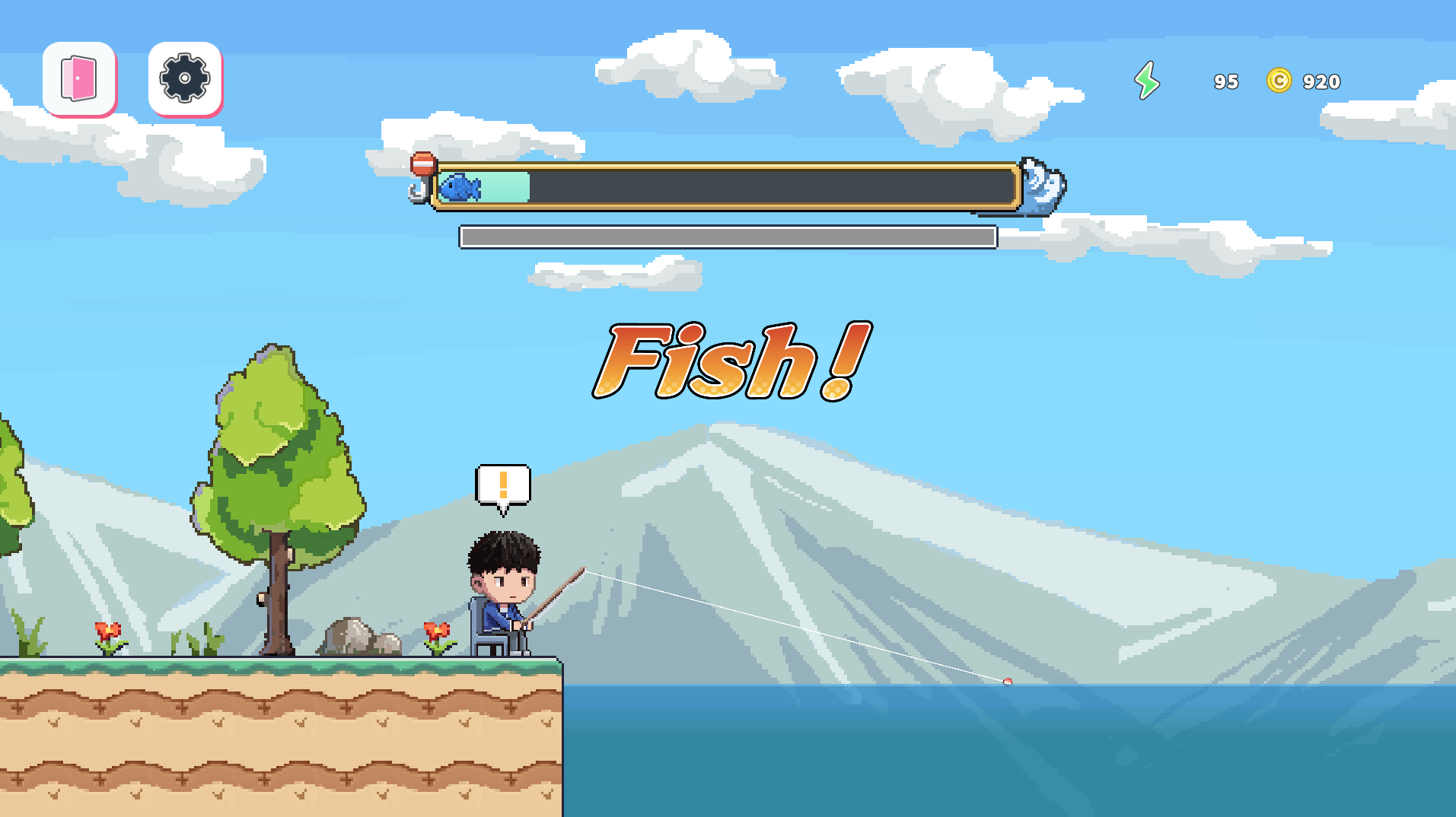Open the gear settings menu
The height and width of the screenshot is (817, 1456).
185,78
